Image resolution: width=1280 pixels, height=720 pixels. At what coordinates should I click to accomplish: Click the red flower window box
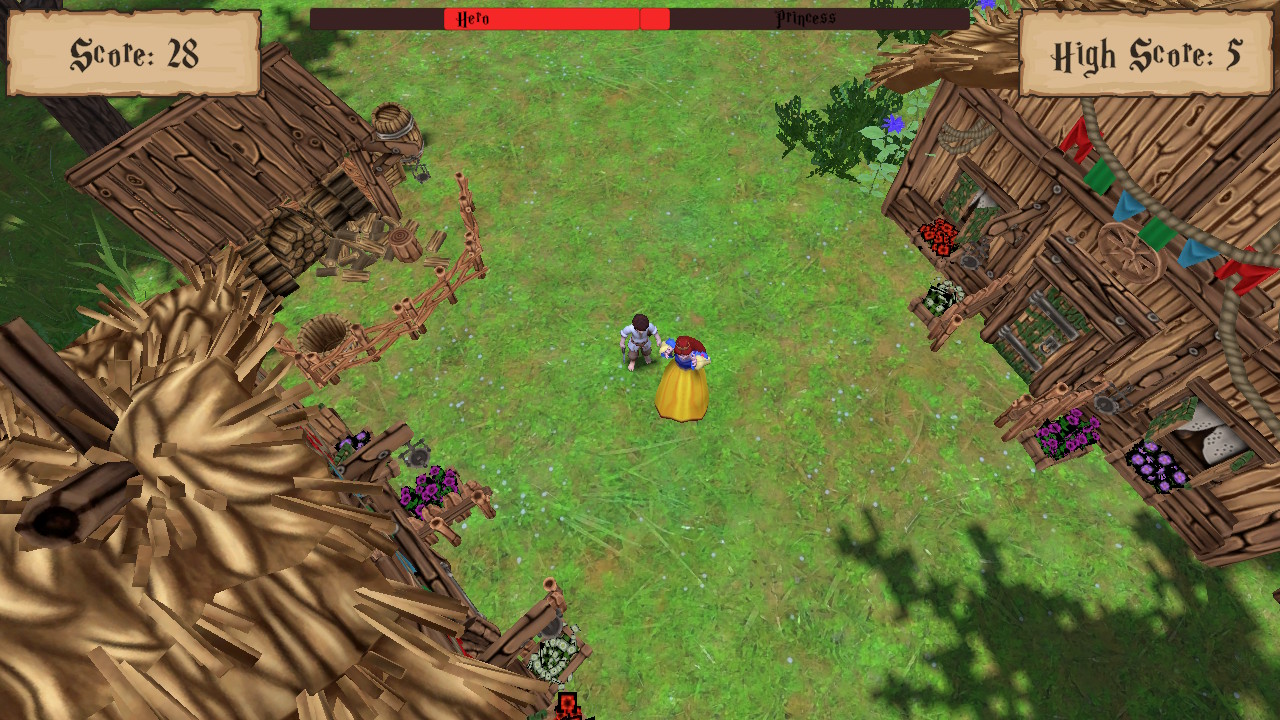(x=936, y=235)
